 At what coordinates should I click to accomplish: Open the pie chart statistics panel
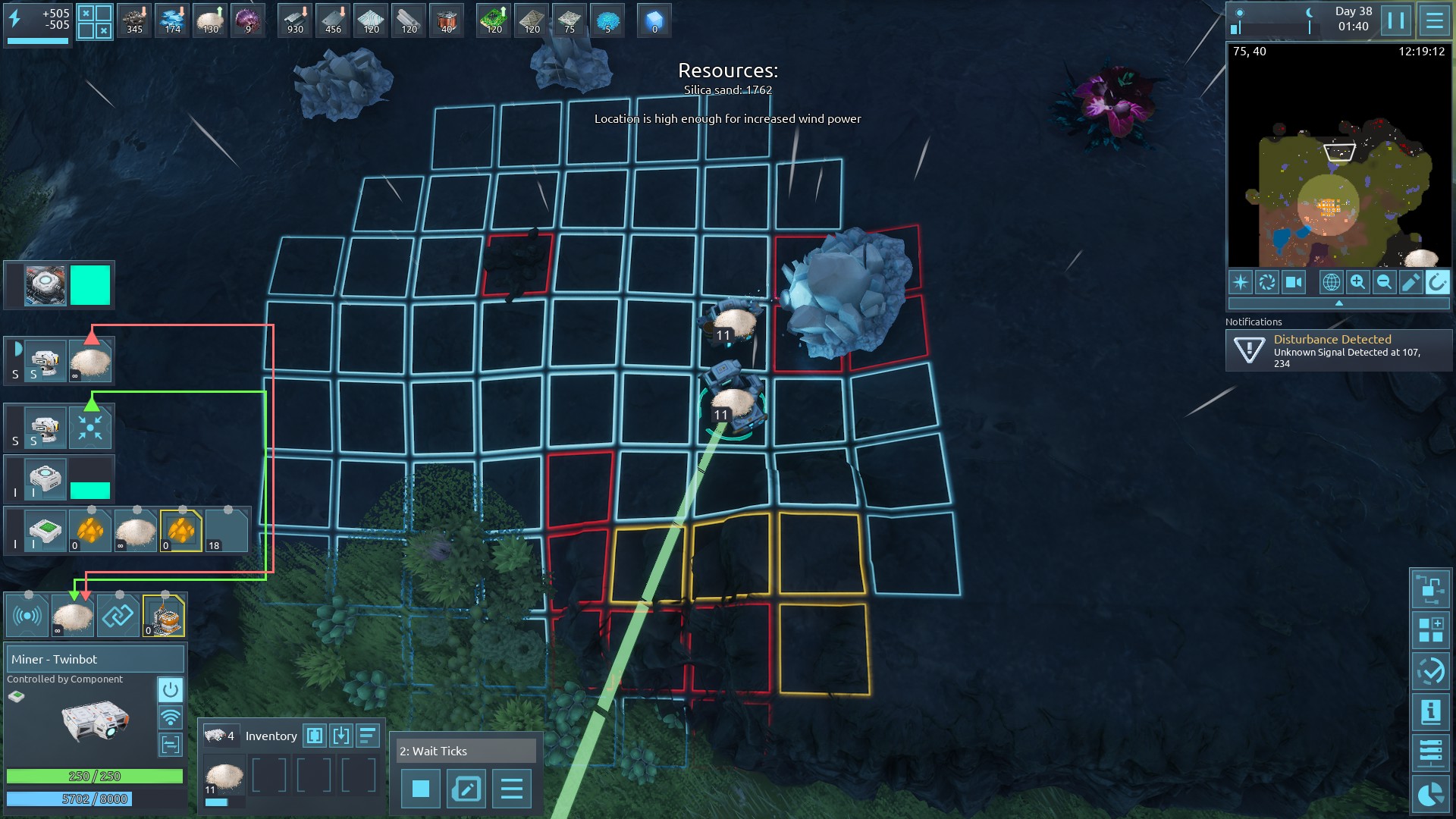click(1430, 794)
